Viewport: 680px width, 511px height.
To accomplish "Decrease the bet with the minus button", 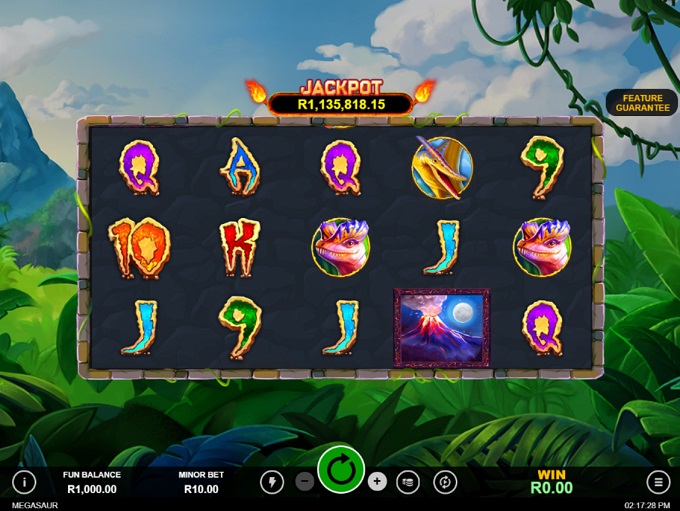I will (x=305, y=482).
